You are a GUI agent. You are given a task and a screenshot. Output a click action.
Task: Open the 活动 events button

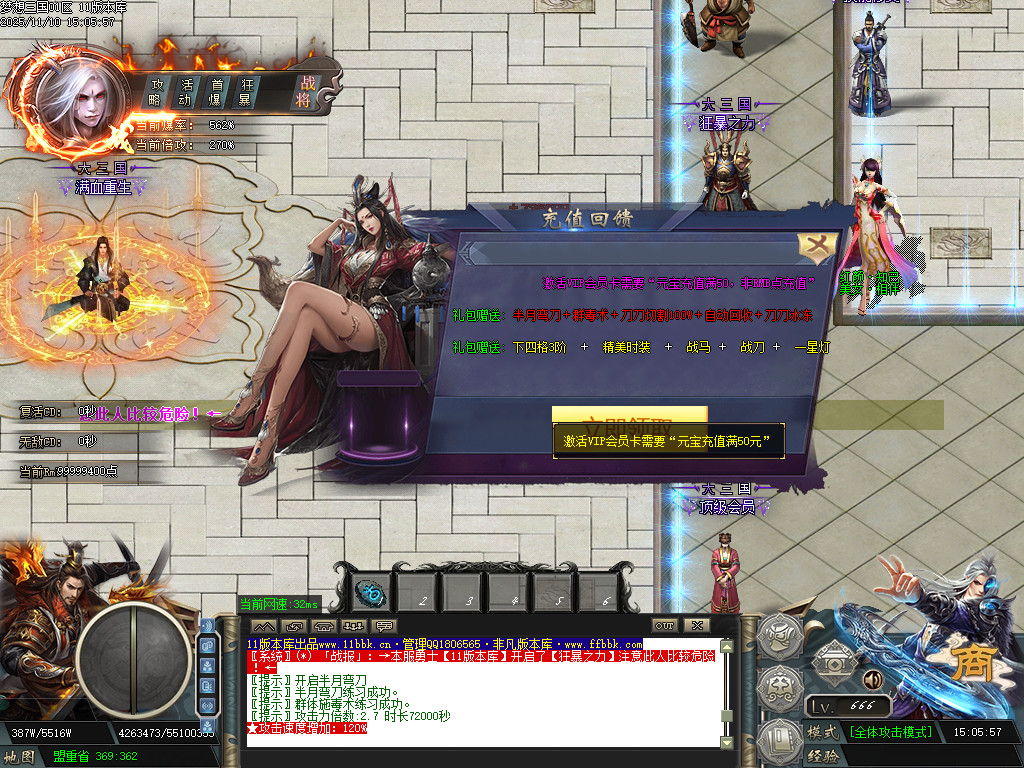coord(186,92)
